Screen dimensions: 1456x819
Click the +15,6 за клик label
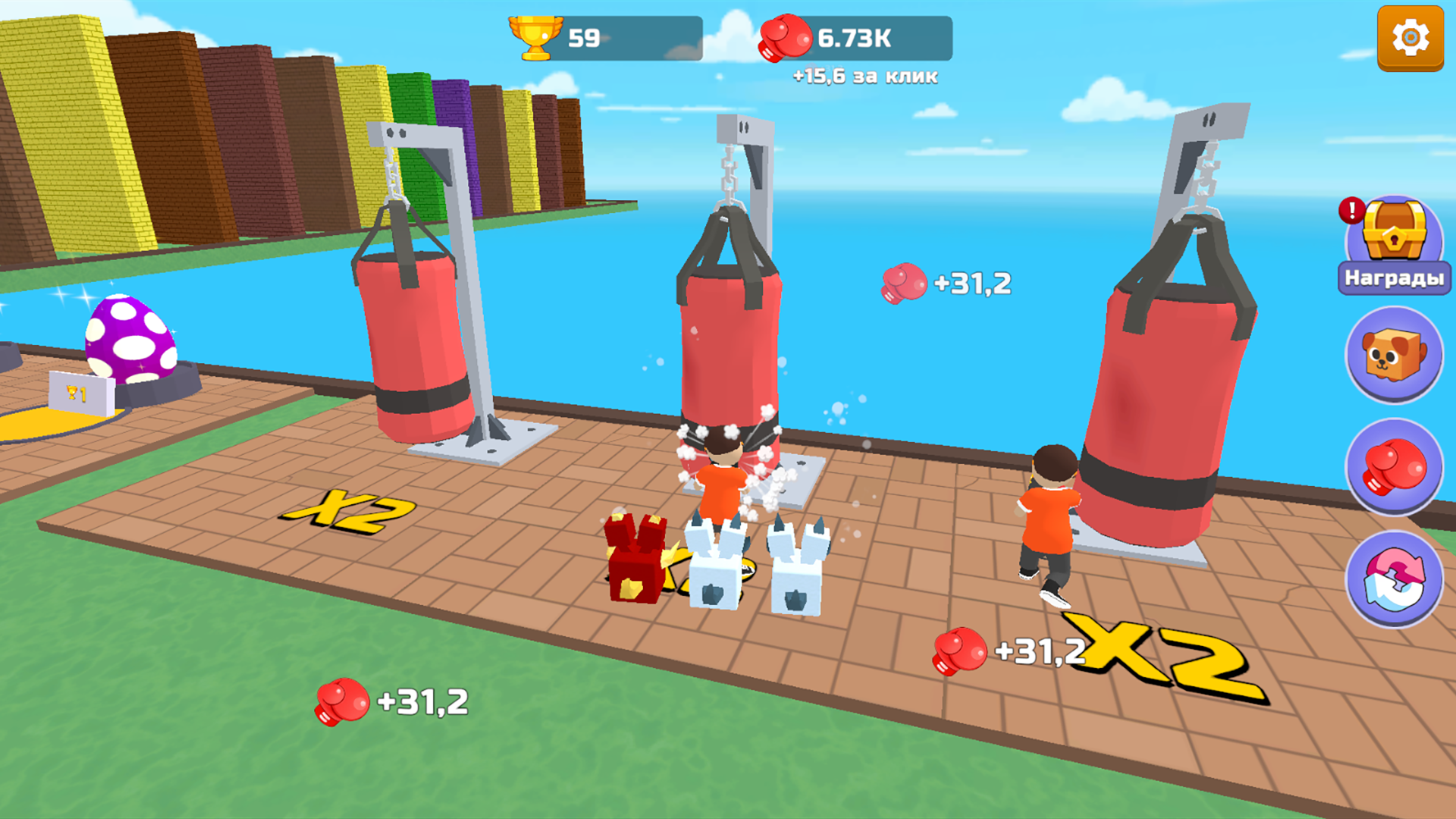864,76
